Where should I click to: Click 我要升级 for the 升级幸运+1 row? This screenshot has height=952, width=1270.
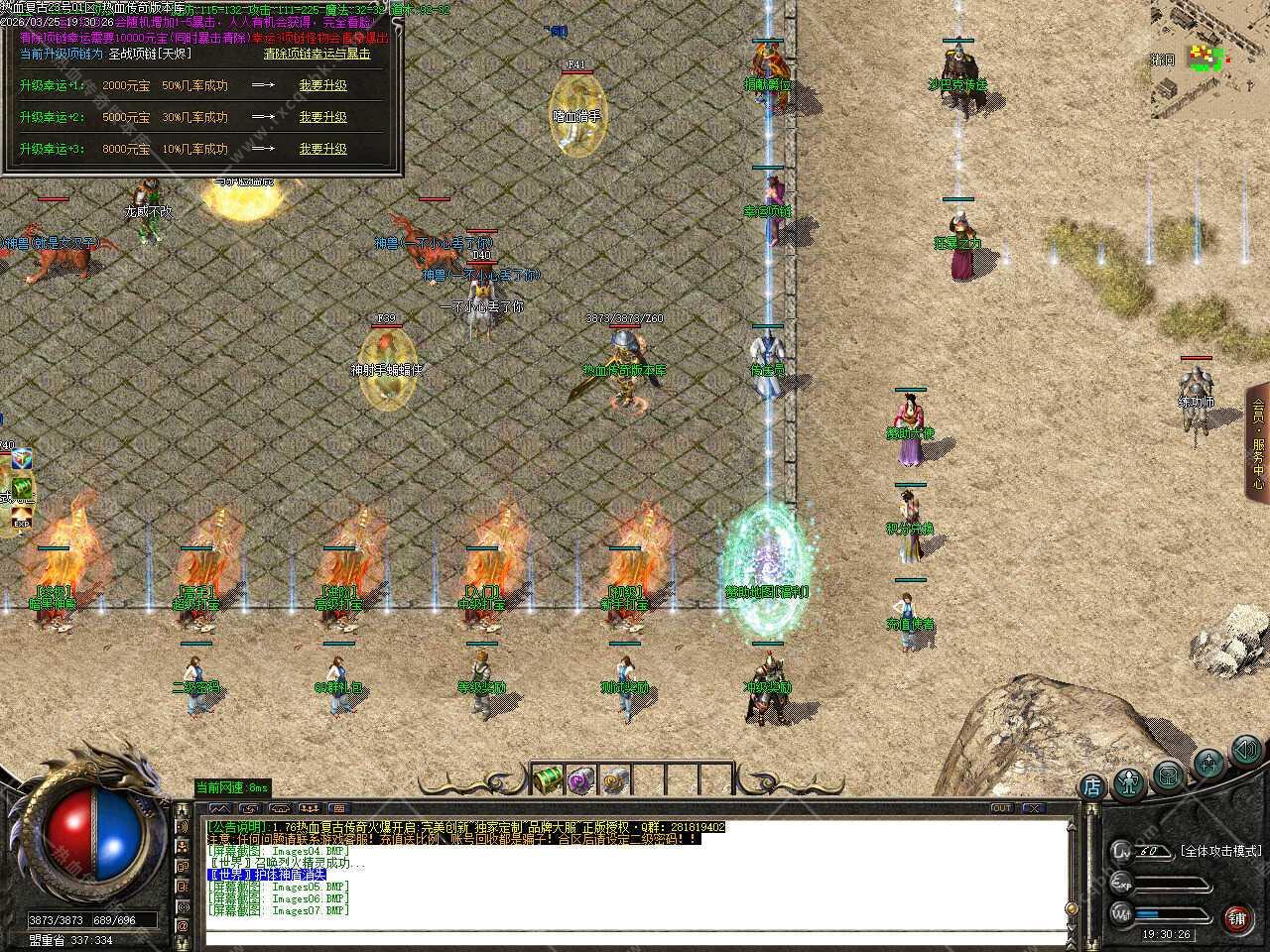(322, 85)
